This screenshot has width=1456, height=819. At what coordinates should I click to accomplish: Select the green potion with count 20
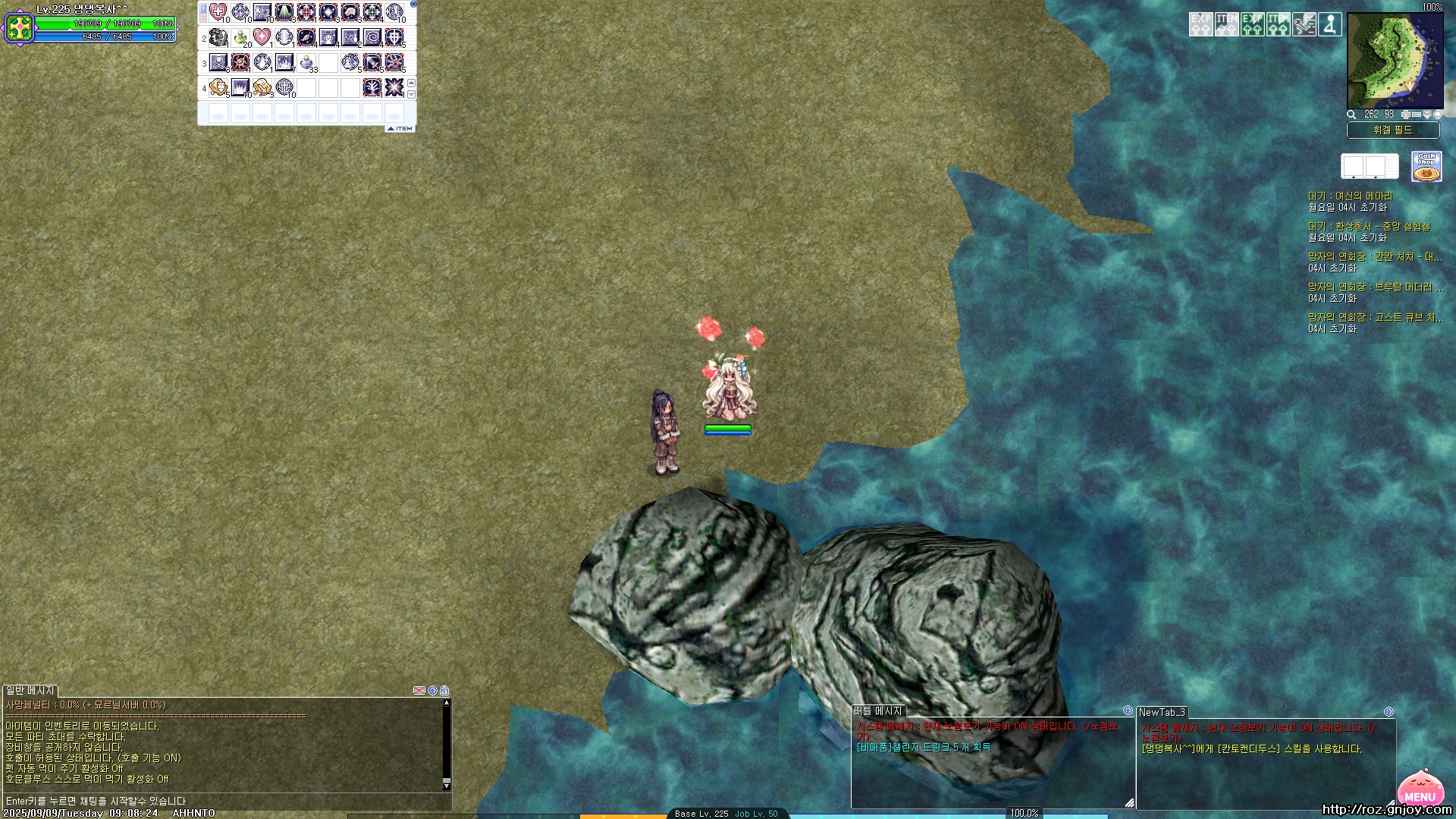[x=240, y=37]
